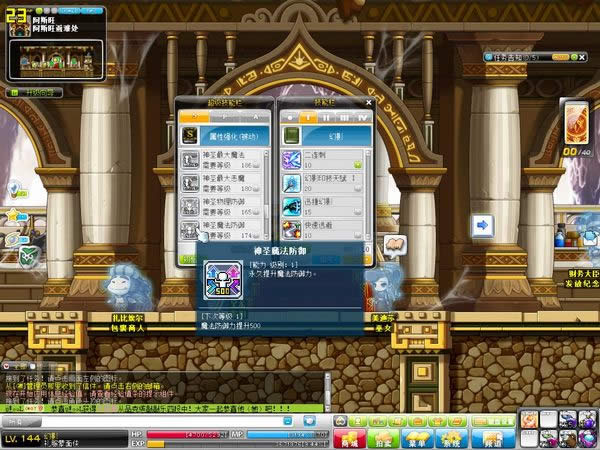Close the skill window
600x450 pixels.
pyautogui.click(x=369, y=102)
